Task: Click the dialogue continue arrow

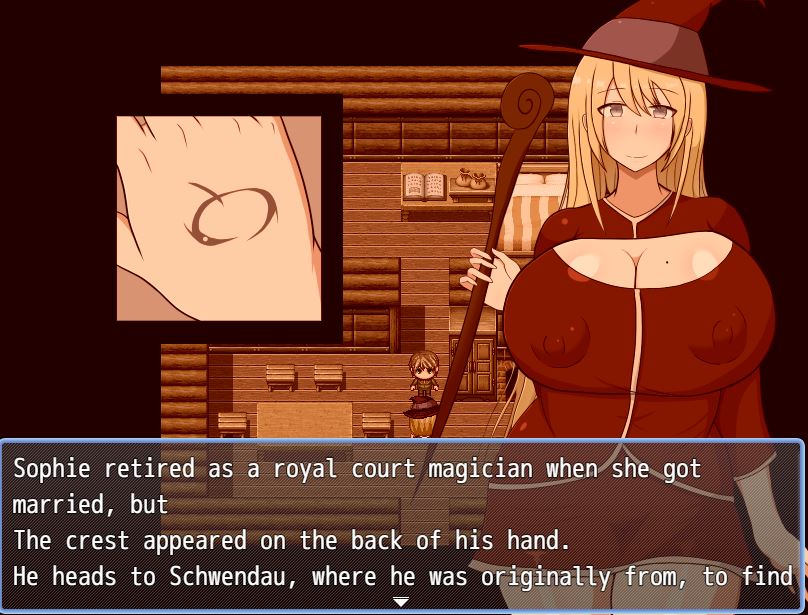Action: (x=401, y=602)
